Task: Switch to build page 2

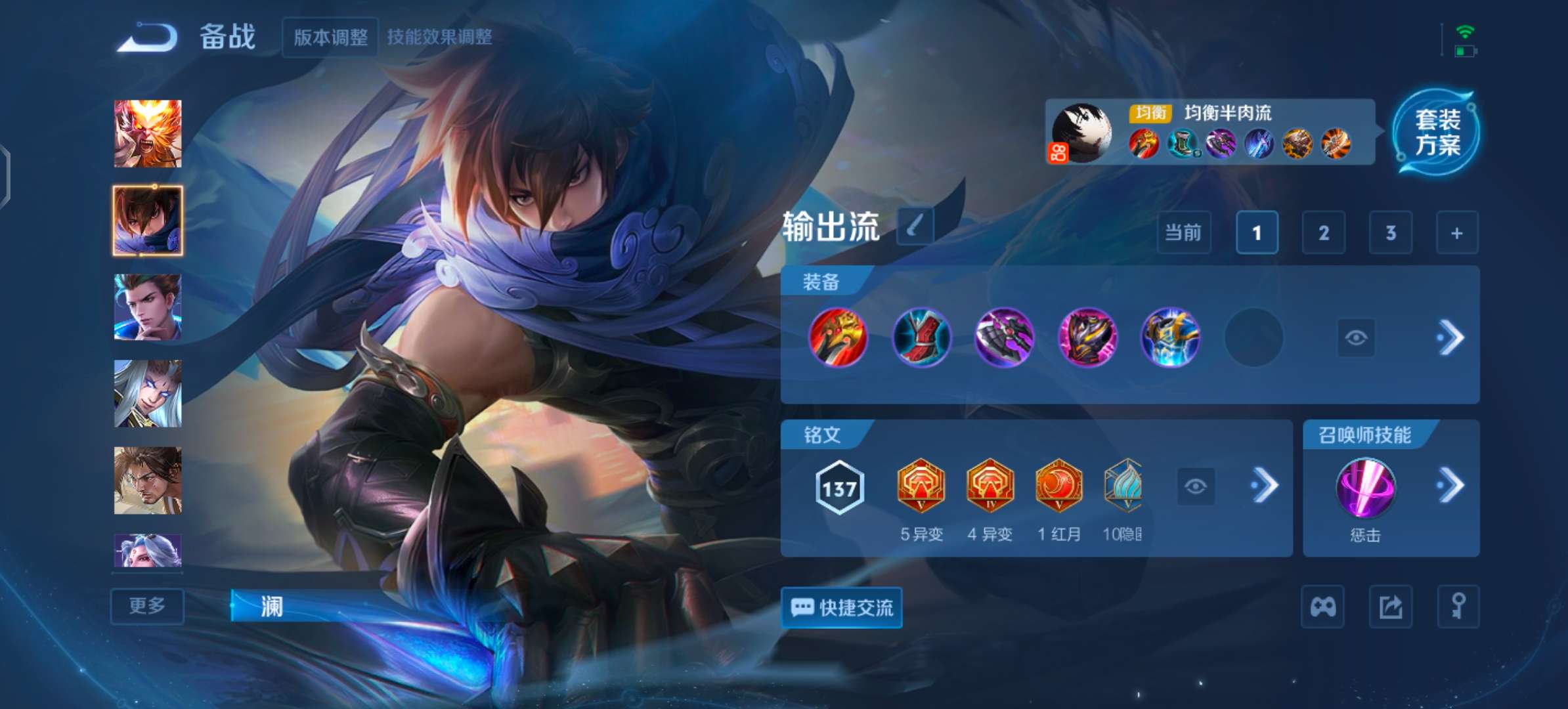Action: click(1324, 232)
